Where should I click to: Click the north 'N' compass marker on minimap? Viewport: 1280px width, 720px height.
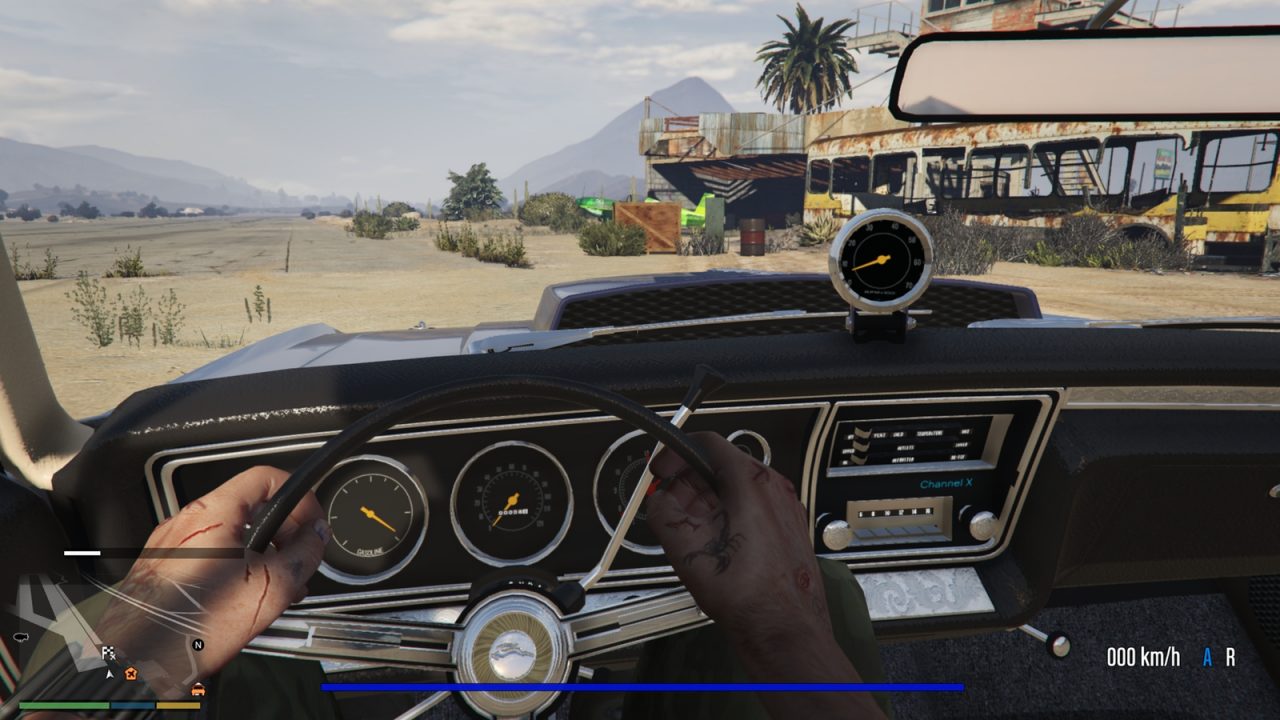197,644
